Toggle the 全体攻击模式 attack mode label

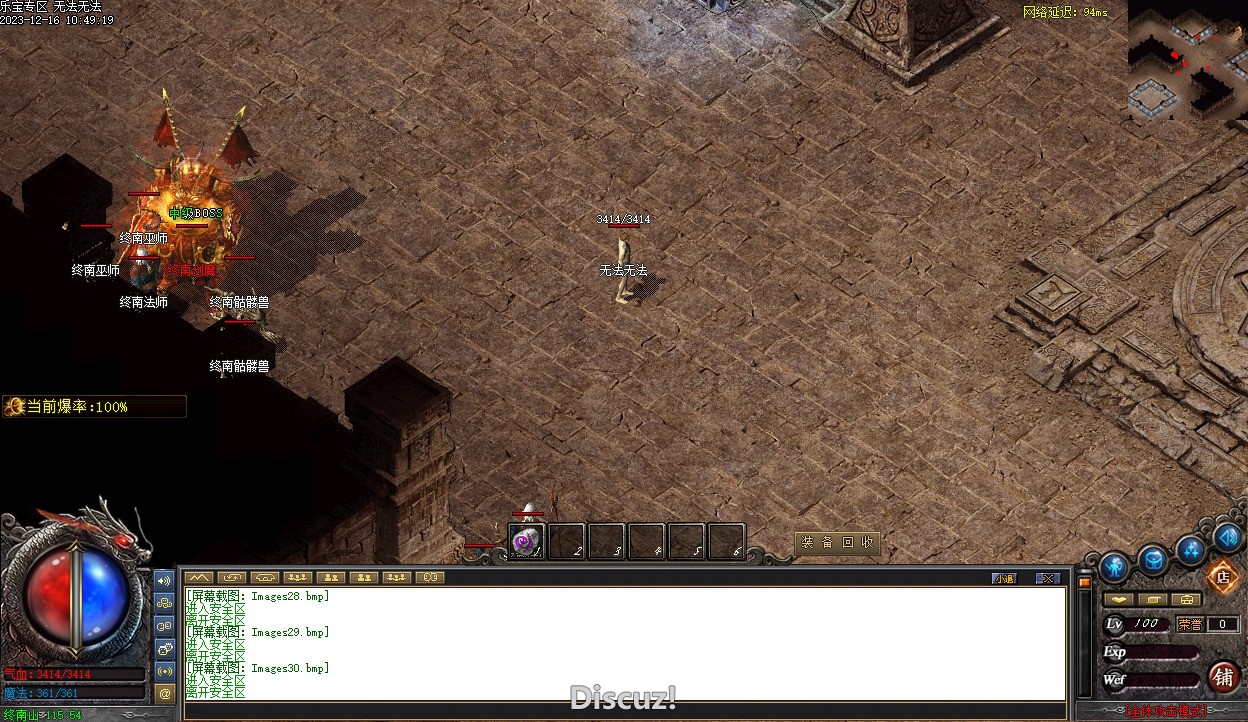pos(1166,711)
